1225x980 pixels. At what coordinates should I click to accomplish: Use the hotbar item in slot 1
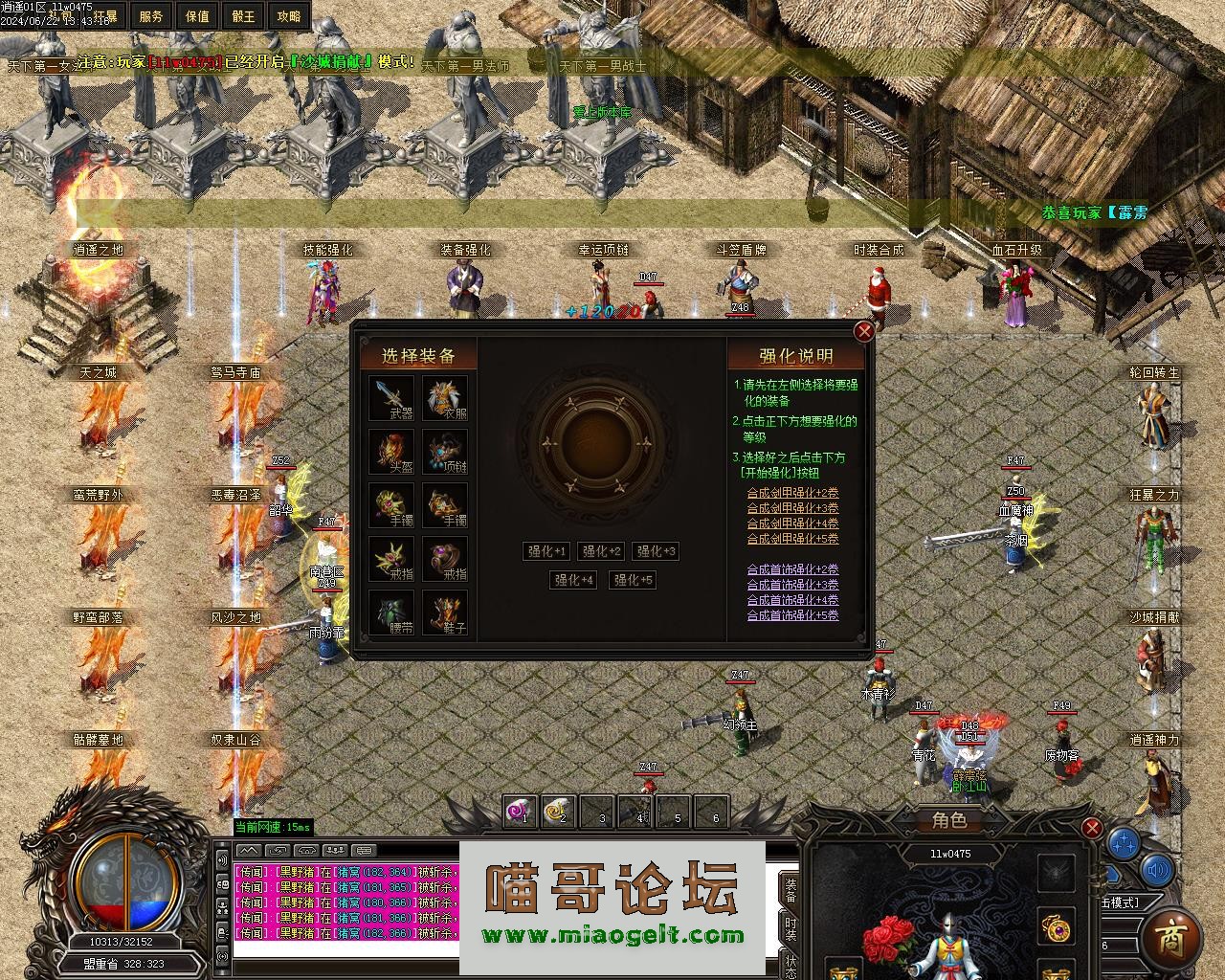[521, 813]
